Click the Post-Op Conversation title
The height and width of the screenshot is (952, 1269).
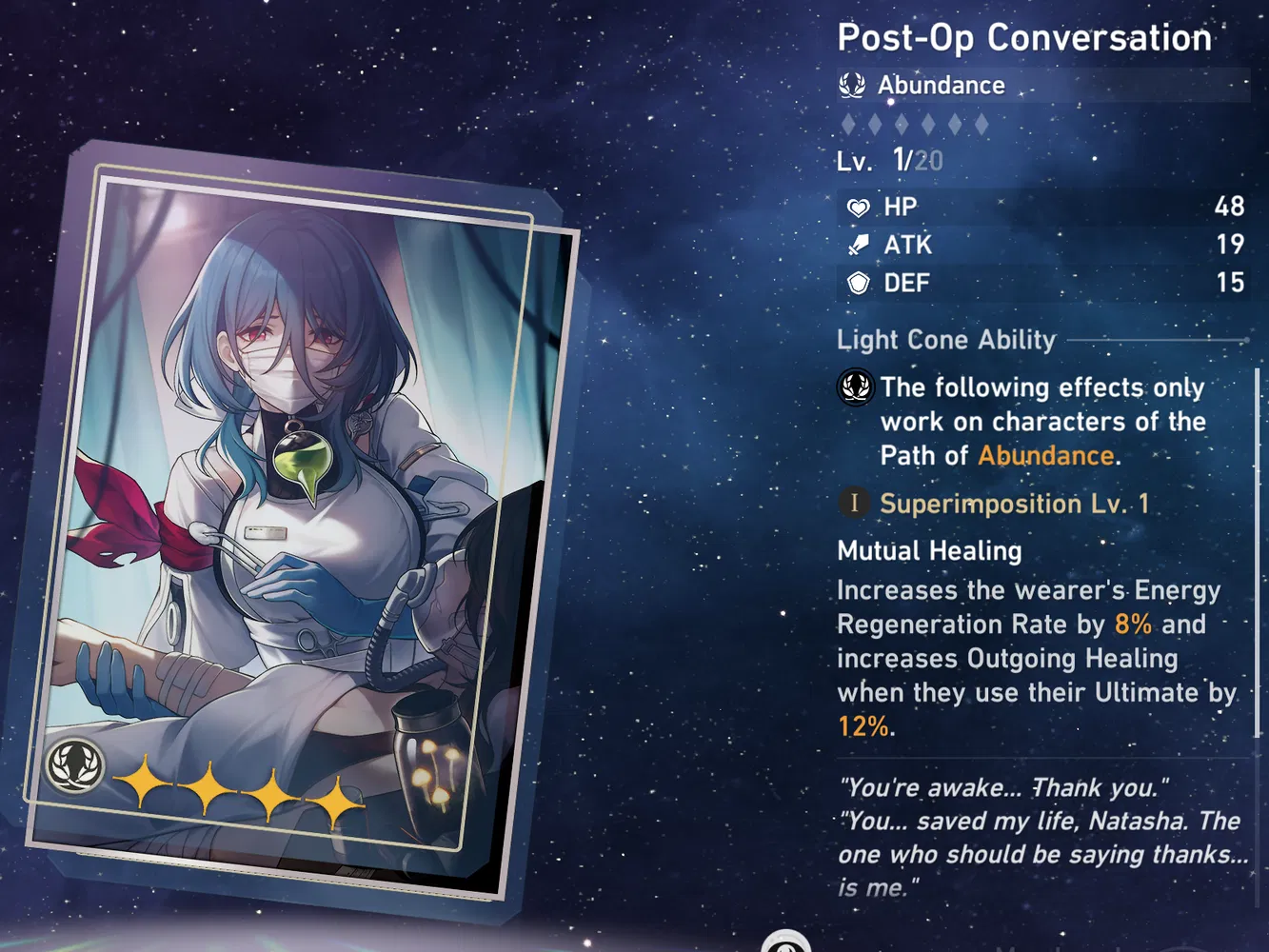pos(1023,38)
